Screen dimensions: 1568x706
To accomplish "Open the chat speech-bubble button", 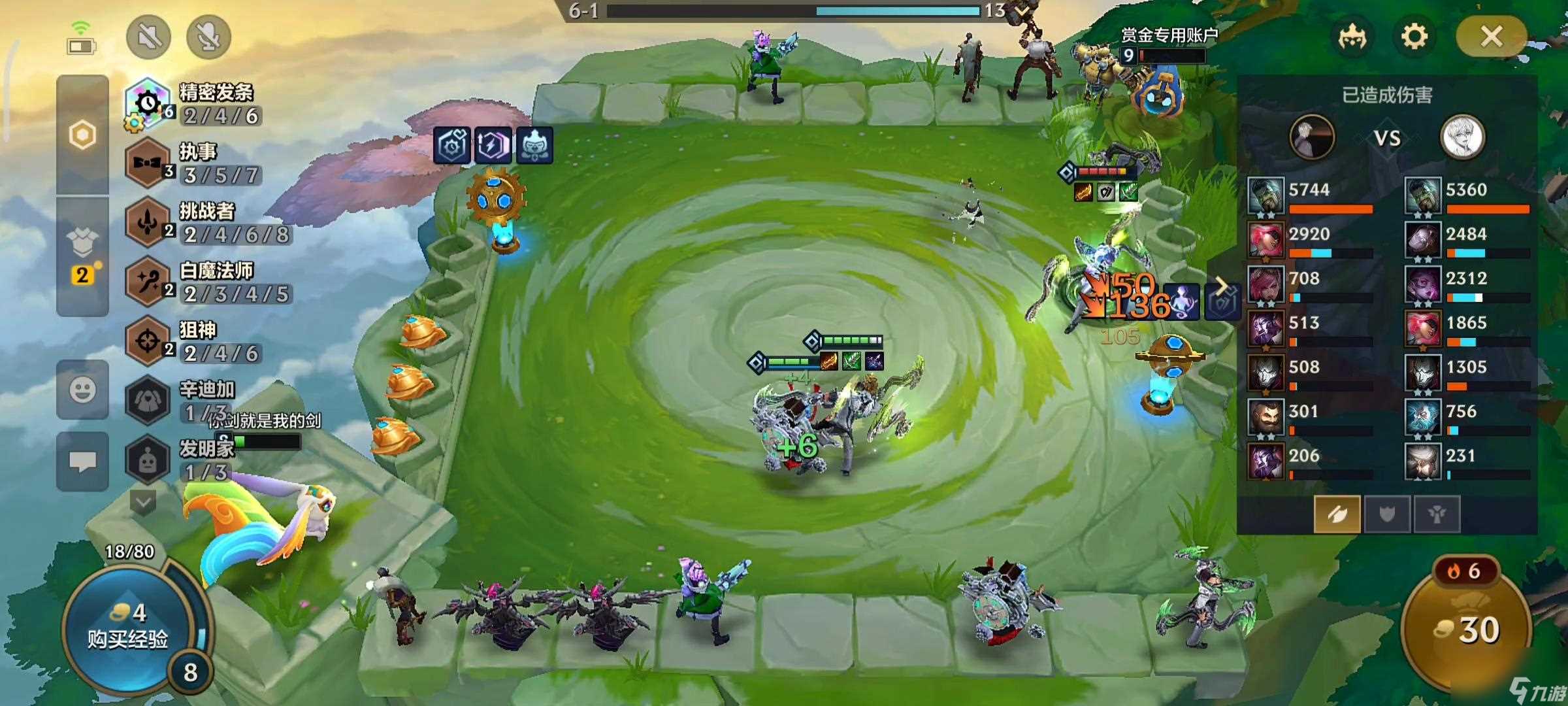I will pos(82,462).
